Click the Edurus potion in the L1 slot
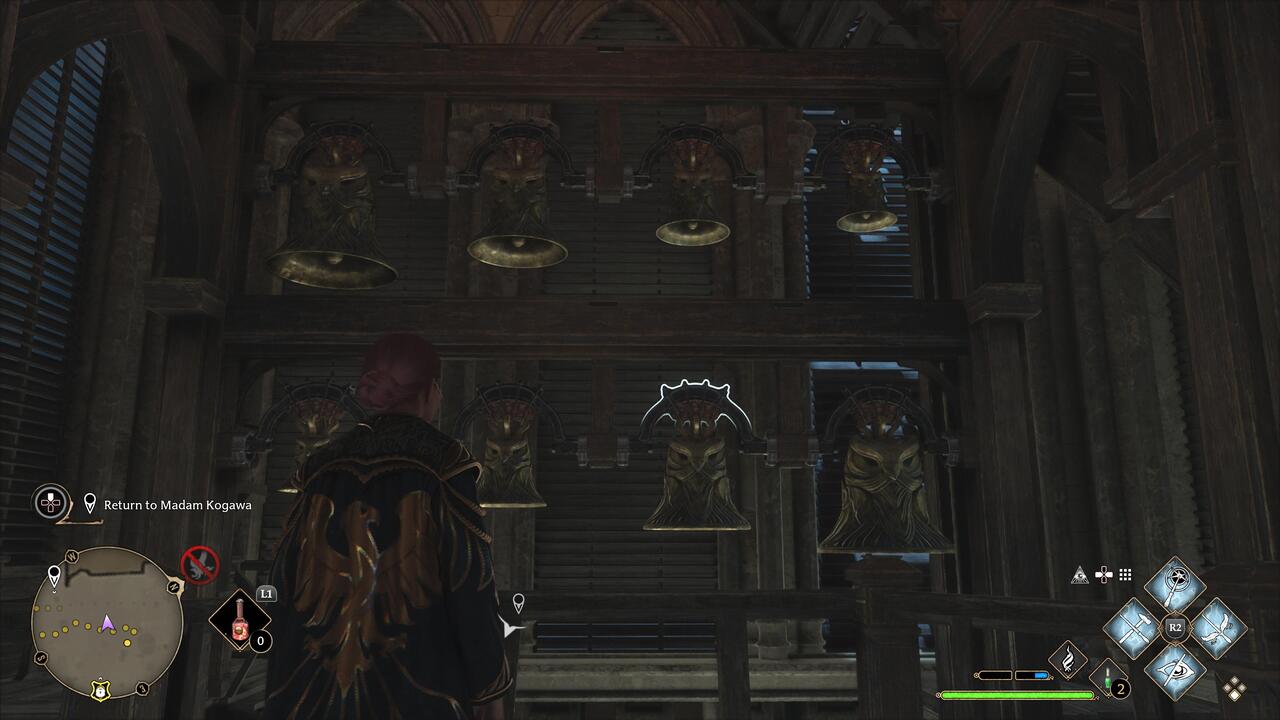1280x720 pixels. click(238, 621)
